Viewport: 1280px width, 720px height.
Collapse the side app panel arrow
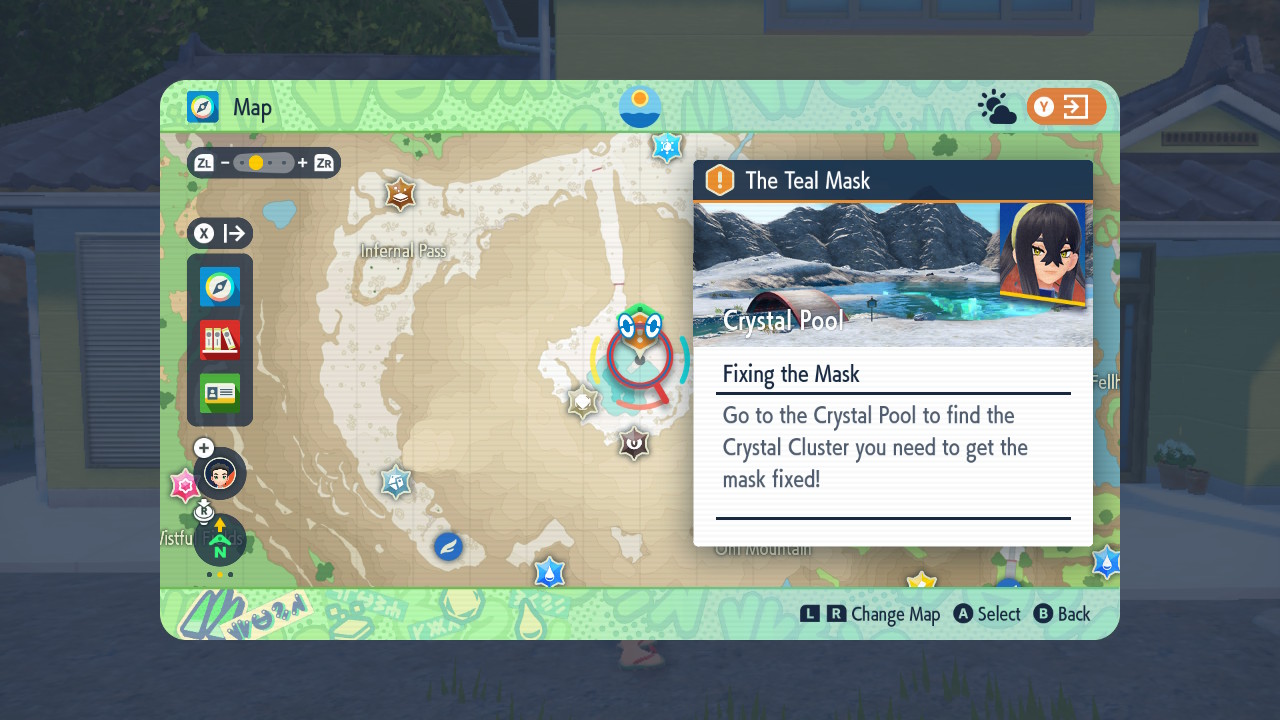220,234
